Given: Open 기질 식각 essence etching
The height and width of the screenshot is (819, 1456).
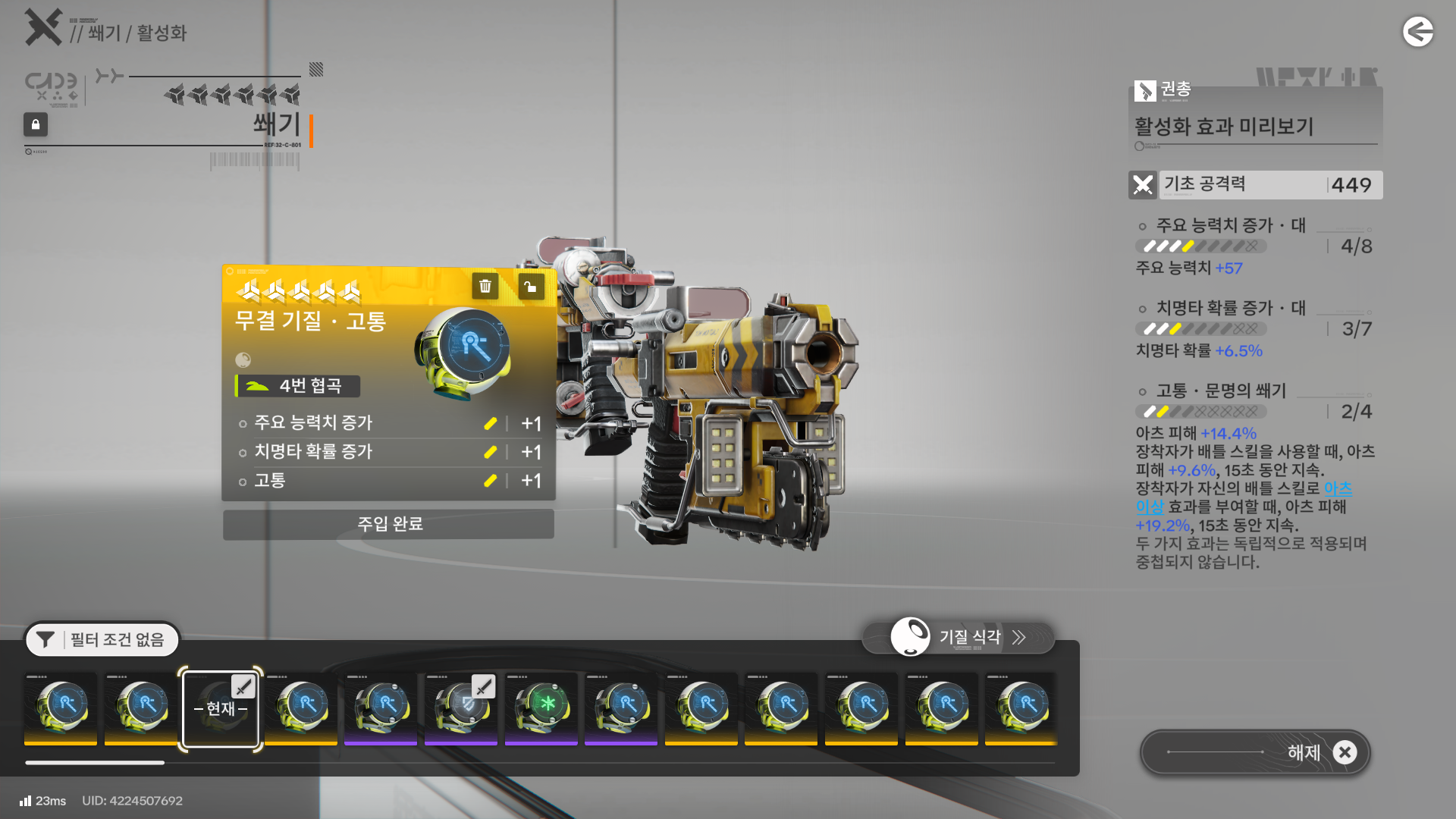Looking at the screenshot, I should click(959, 638).
